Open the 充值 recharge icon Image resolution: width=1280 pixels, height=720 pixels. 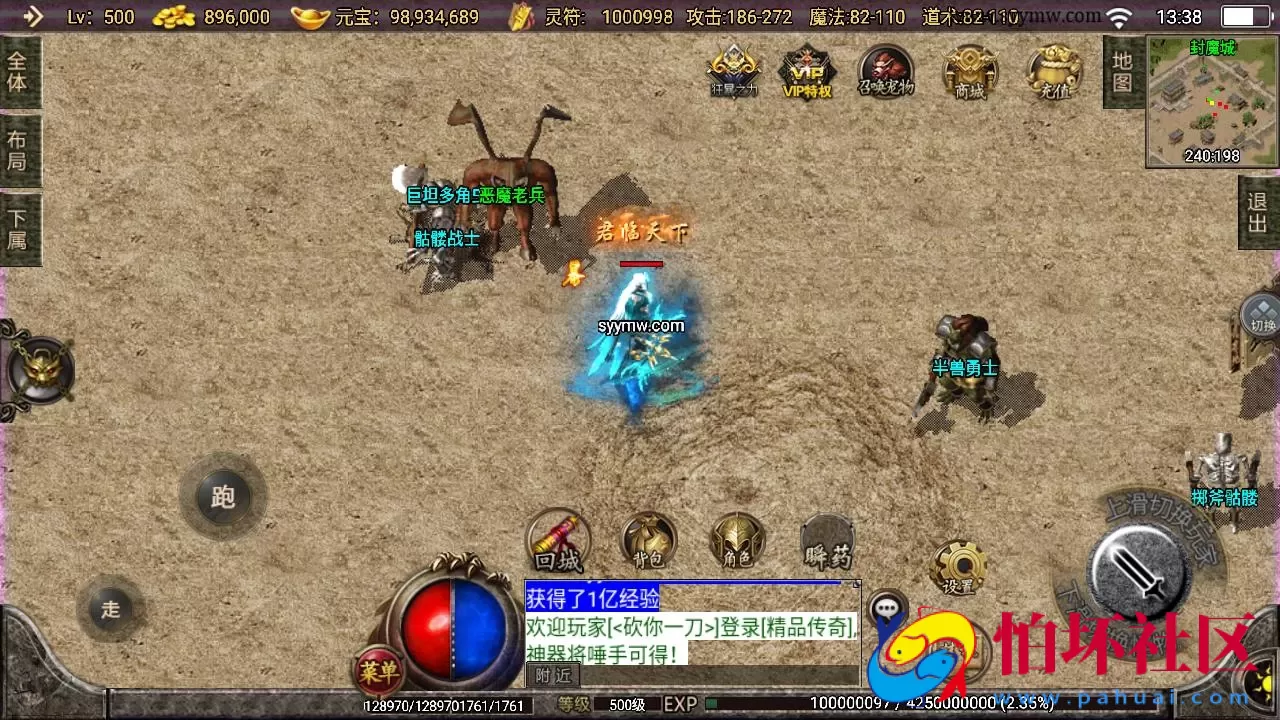coord(1054,72)
